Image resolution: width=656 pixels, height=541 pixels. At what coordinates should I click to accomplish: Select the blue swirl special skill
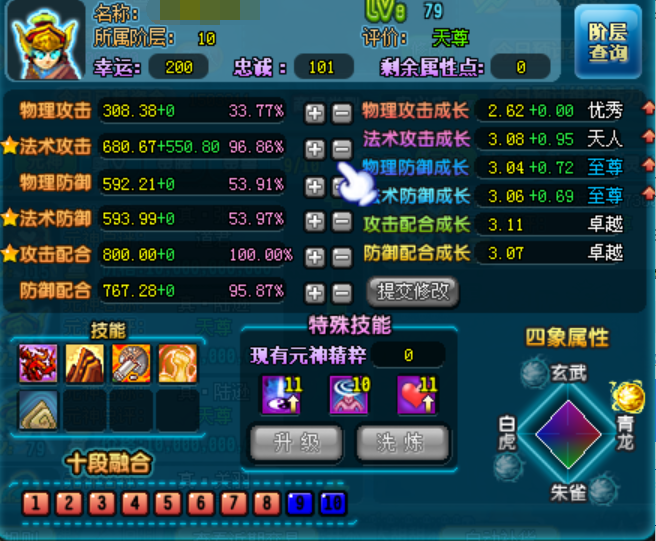(347, 394)
